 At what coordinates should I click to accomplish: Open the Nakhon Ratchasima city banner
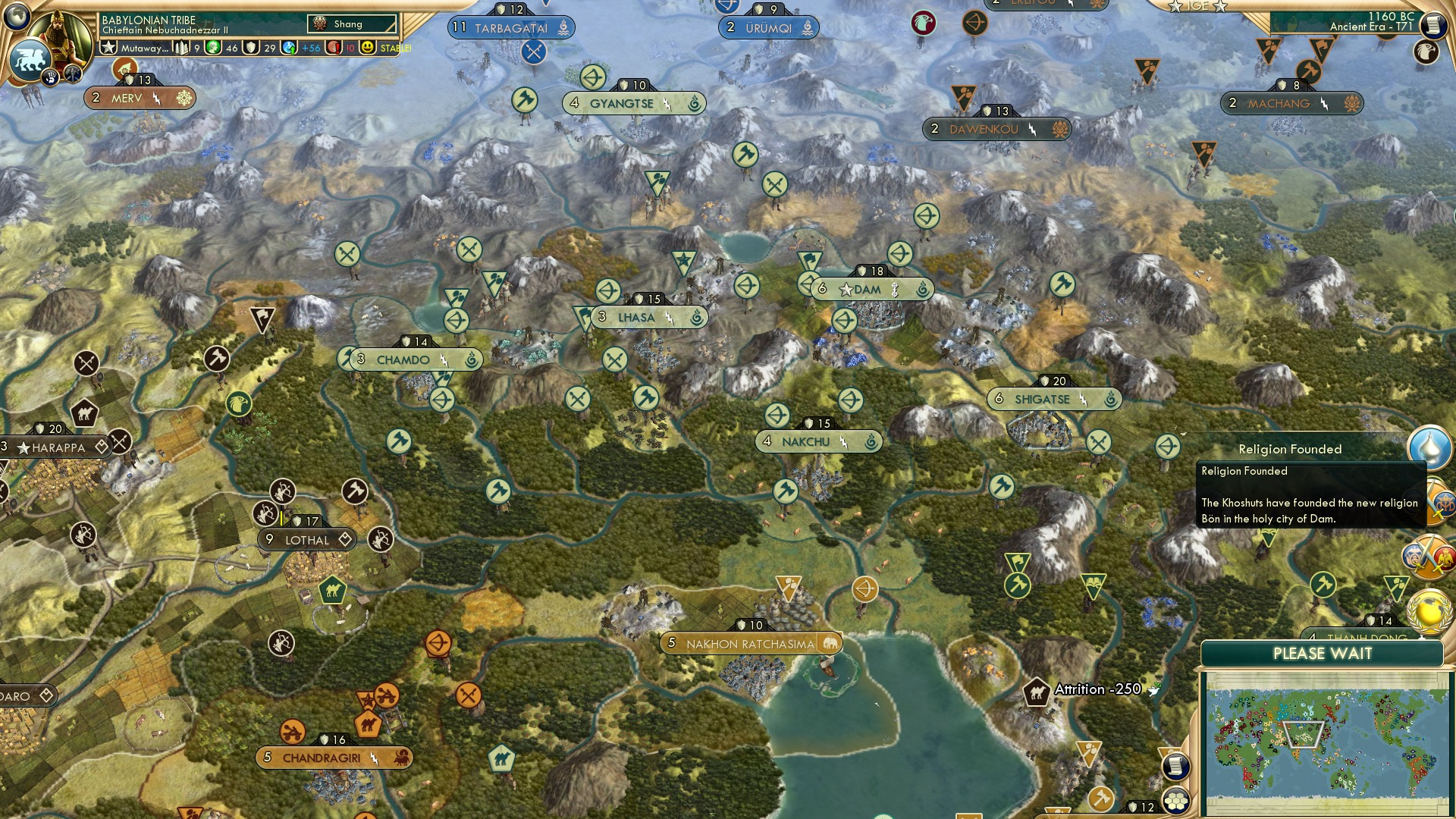pos(751,644)
